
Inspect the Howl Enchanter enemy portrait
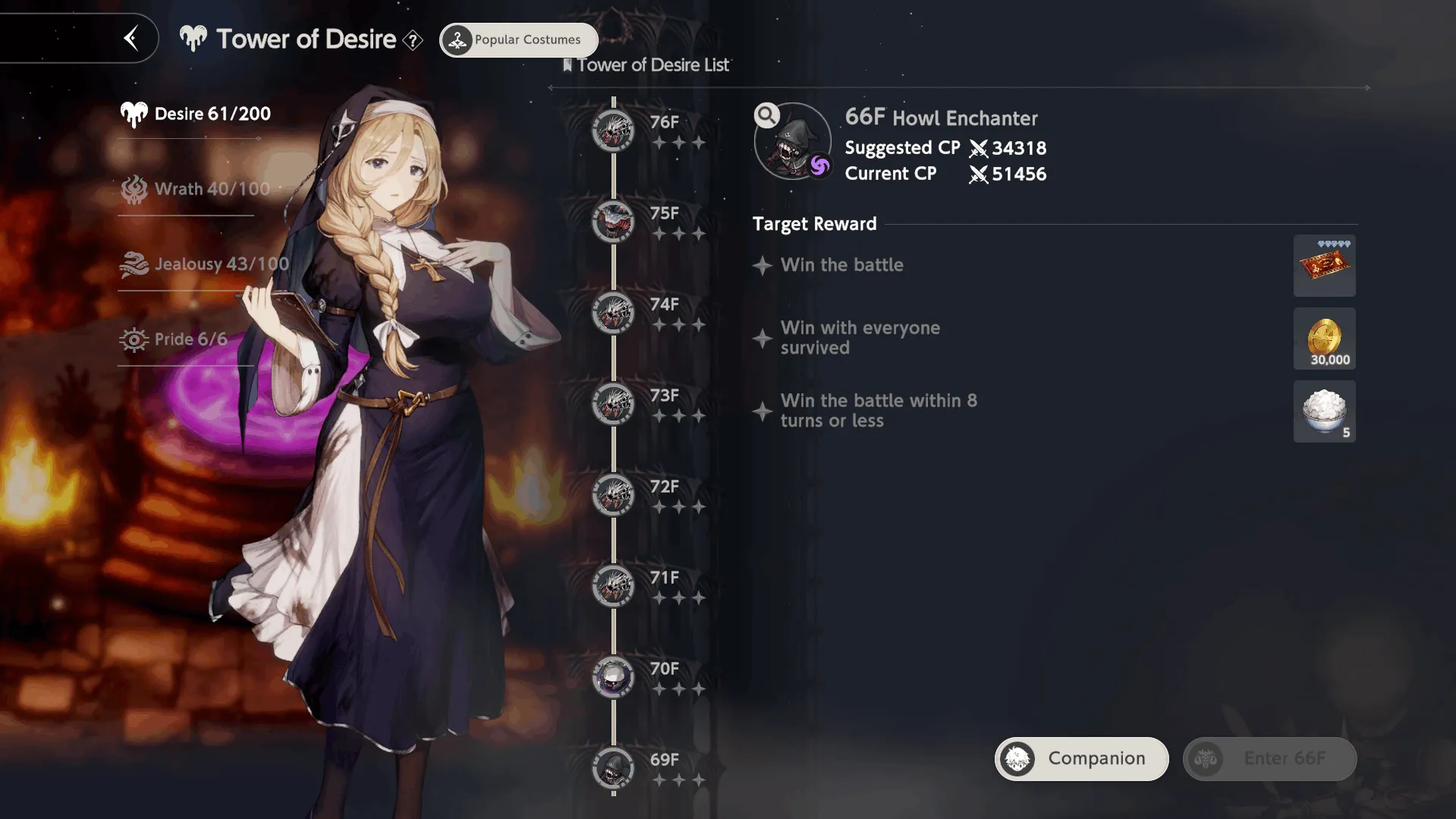click(793, 142)
